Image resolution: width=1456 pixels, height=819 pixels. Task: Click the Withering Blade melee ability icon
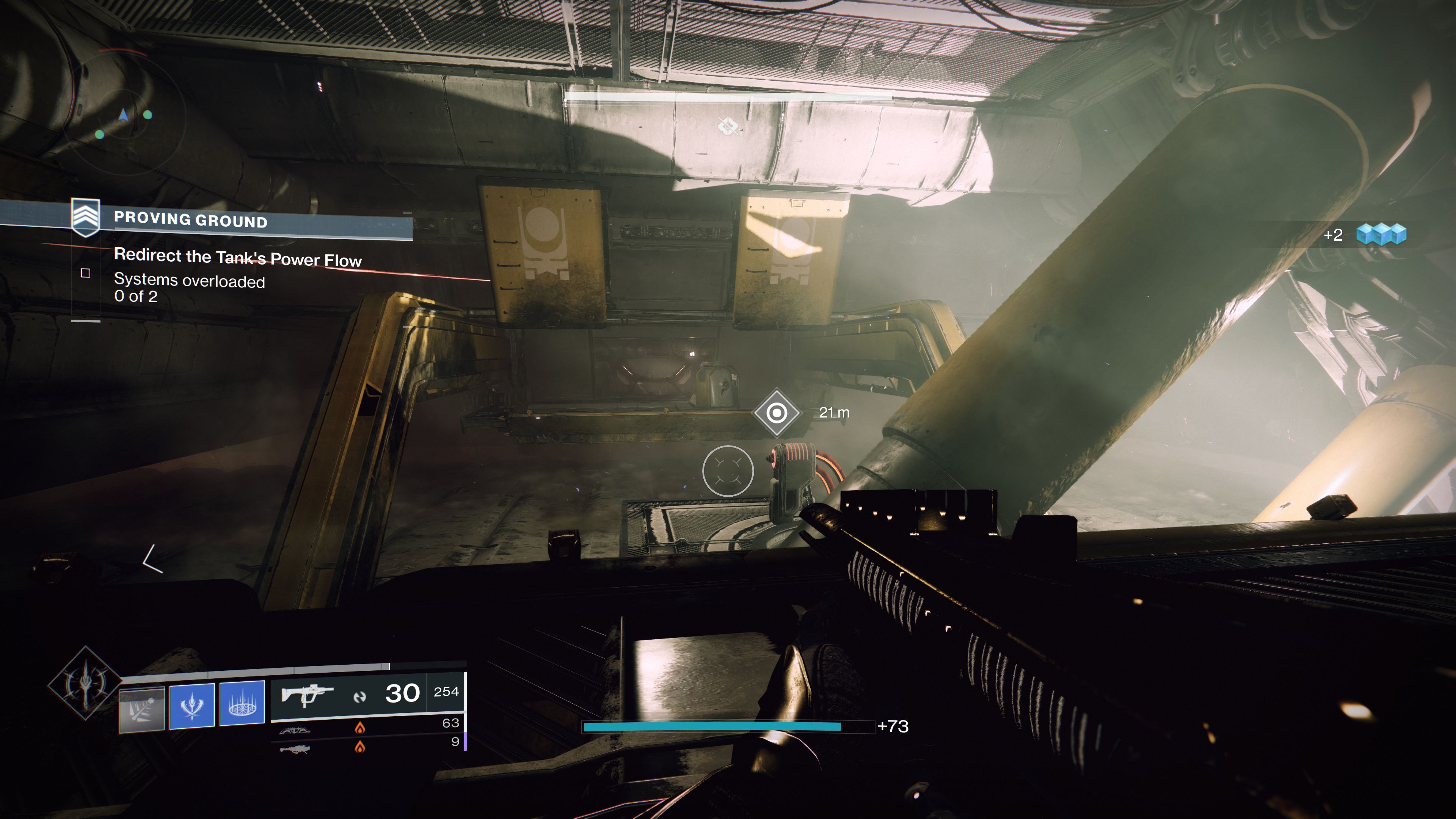tap(192, 706)
